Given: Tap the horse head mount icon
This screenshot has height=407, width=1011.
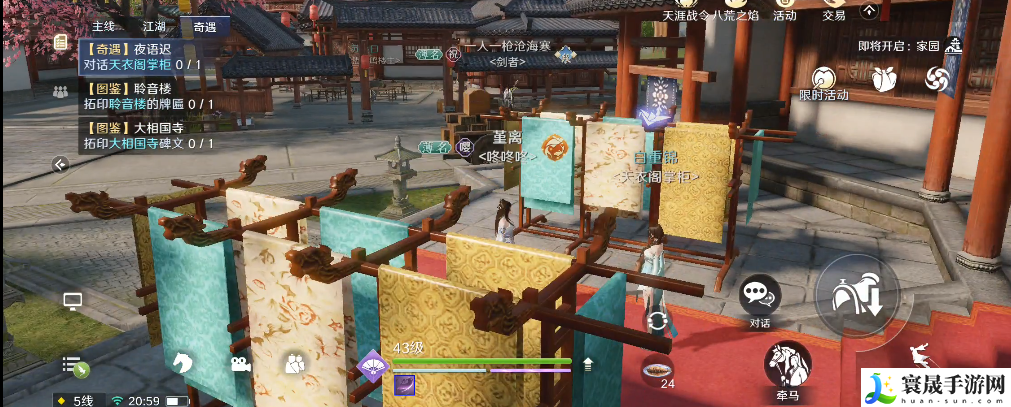Looking at the screenshot, I should click(x=182, y=363).
